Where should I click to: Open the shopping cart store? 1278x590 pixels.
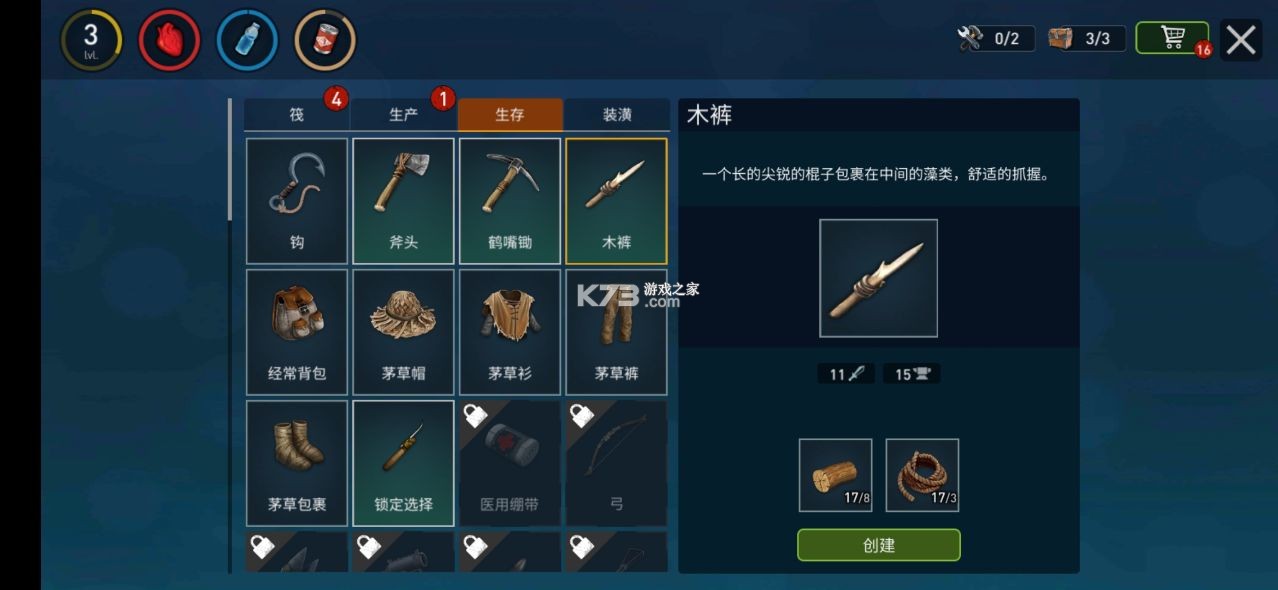1172,38
